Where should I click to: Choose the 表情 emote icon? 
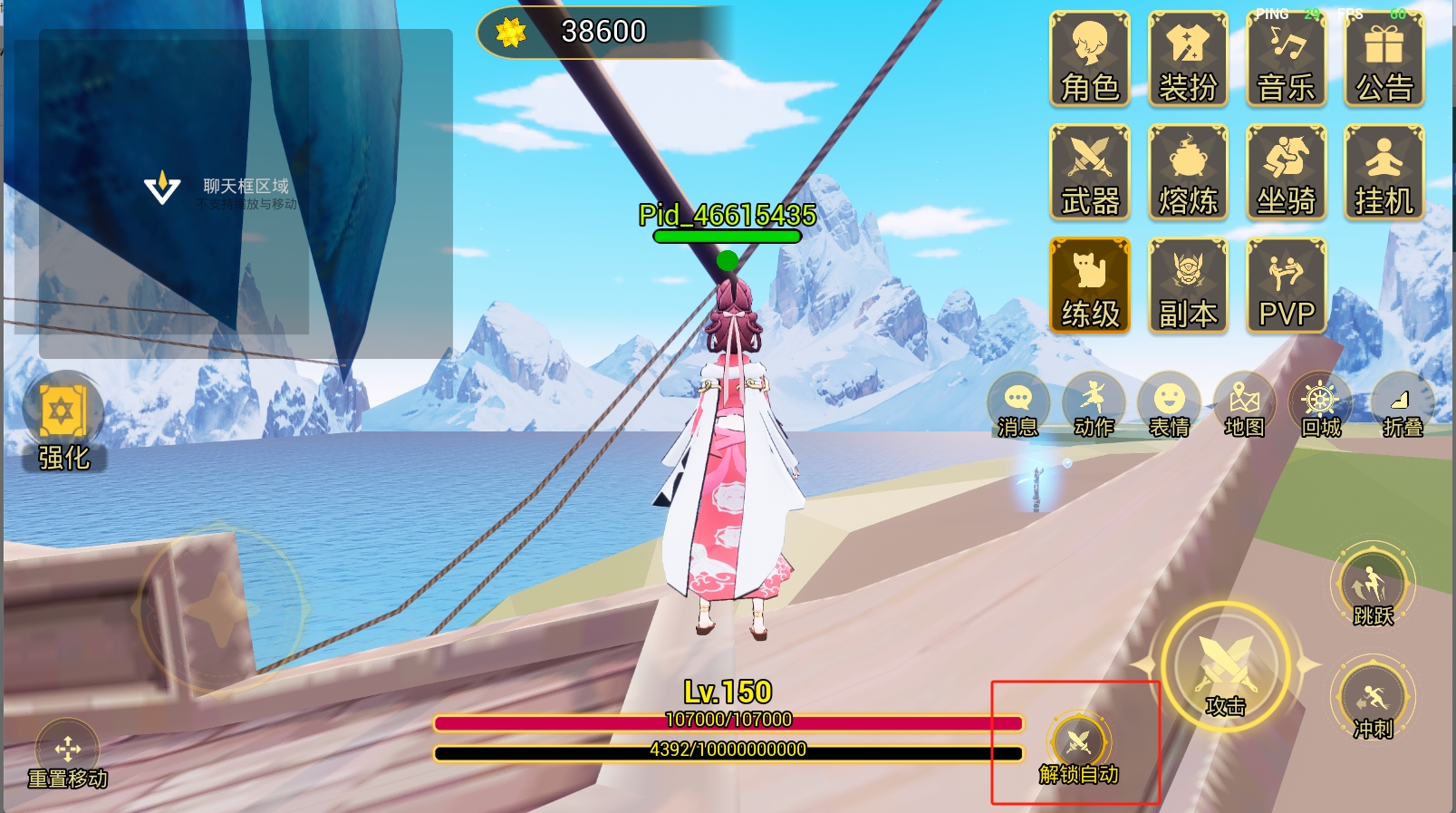[x=1169, y=405]
